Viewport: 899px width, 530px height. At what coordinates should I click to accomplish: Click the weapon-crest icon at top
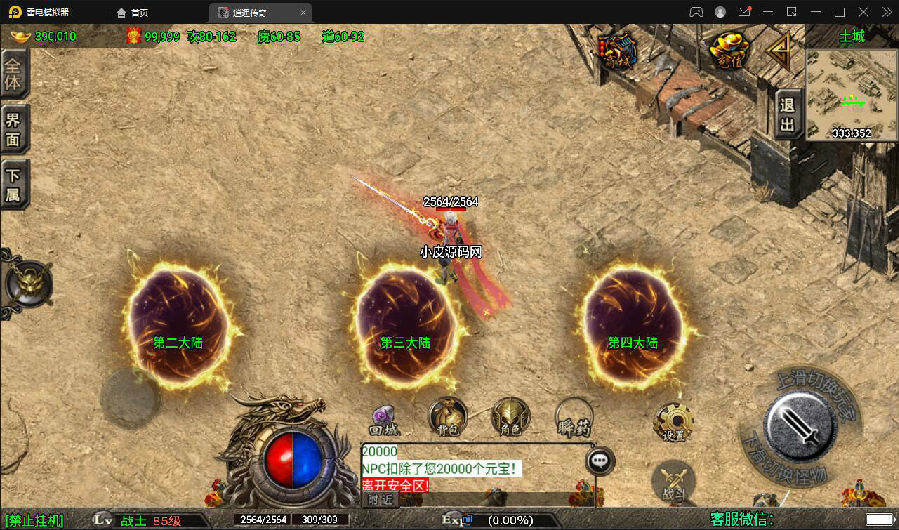pos(616,49)
